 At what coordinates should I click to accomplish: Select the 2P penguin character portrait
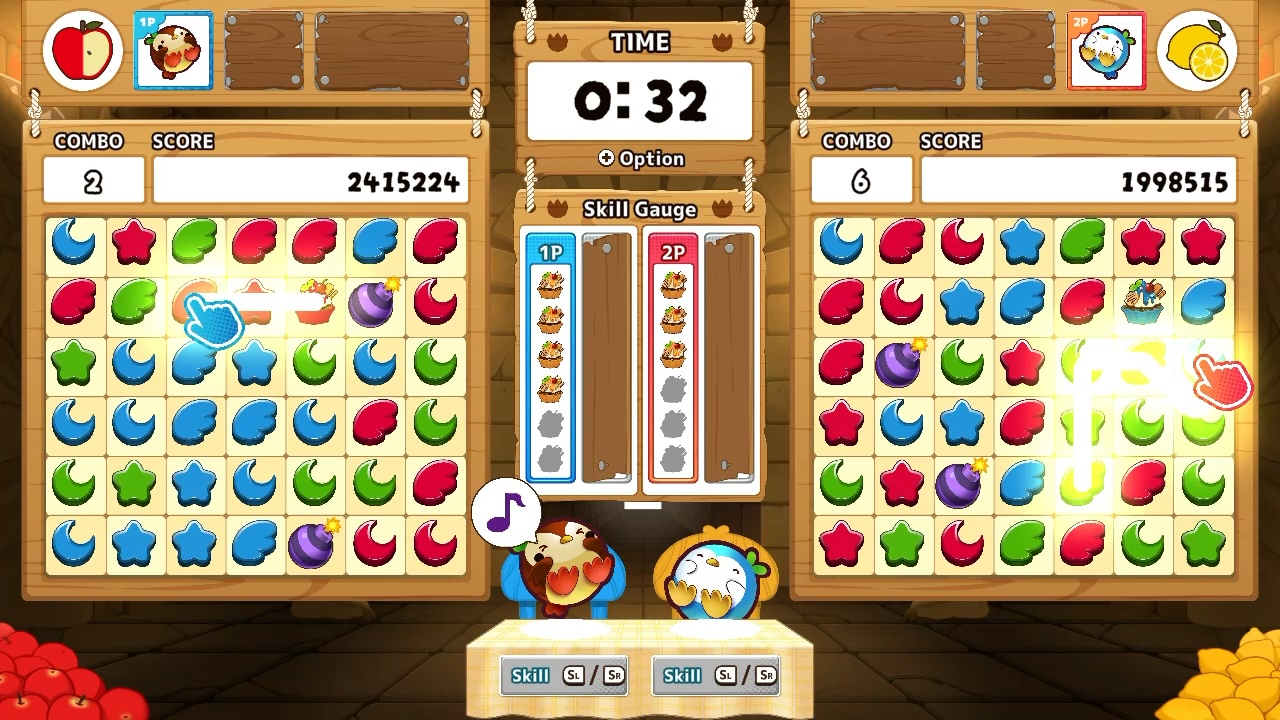[x=1107, y=50]
